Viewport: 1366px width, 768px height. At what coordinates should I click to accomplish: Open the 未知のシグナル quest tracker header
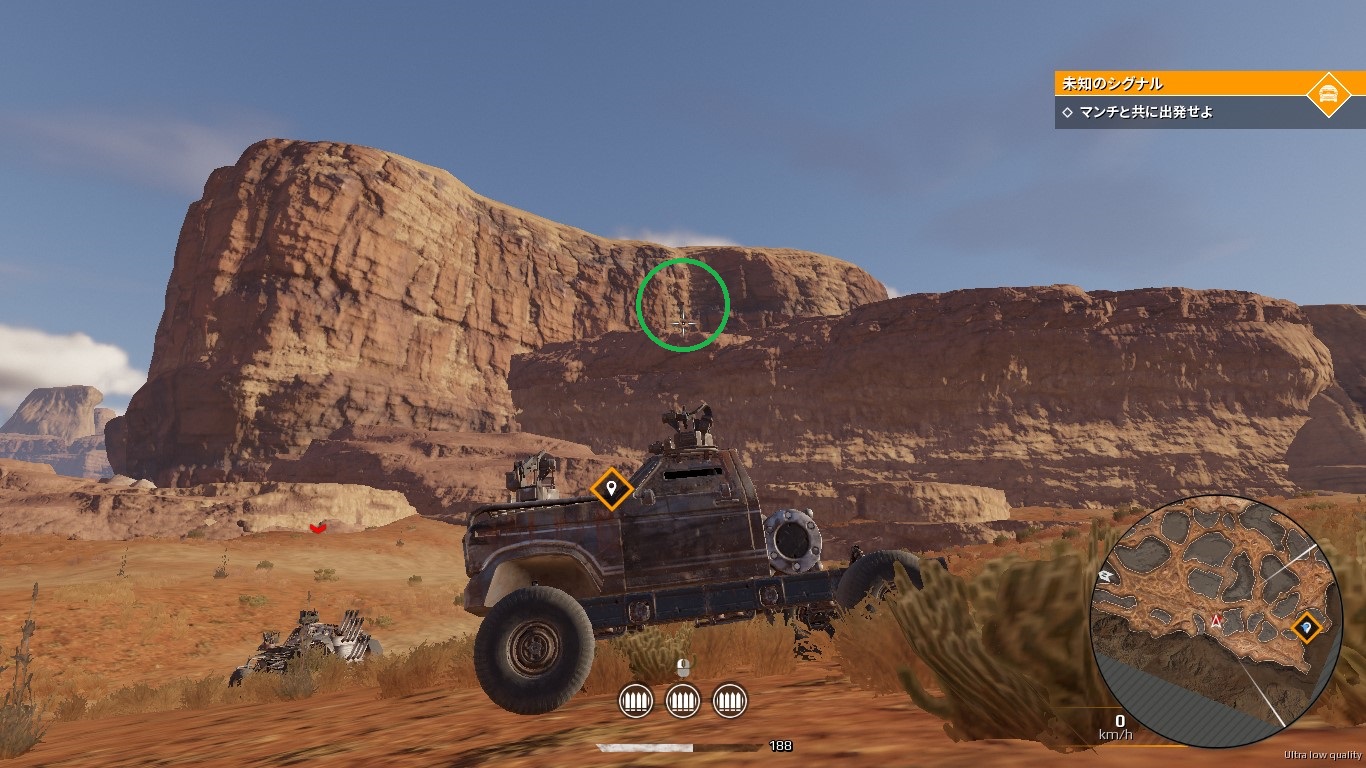[1180, 84]
